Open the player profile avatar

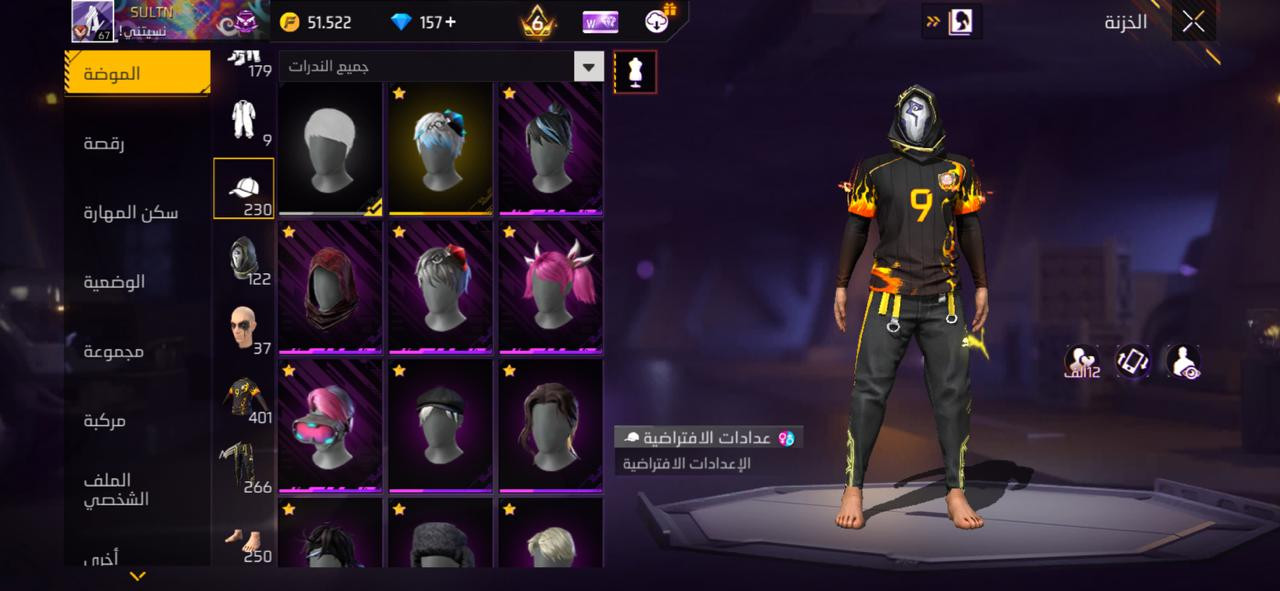click(x=95, y=21)
